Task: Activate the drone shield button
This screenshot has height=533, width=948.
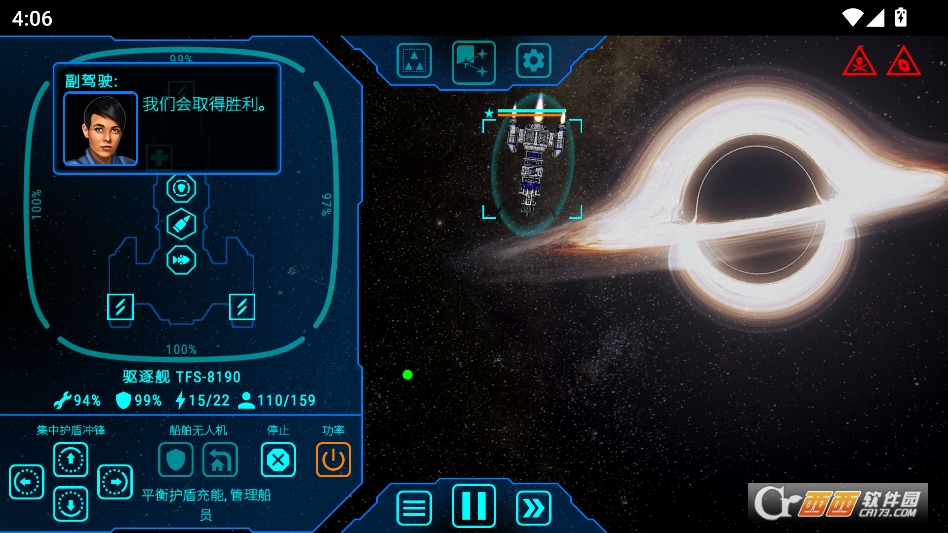Action: tap(176, 460)
